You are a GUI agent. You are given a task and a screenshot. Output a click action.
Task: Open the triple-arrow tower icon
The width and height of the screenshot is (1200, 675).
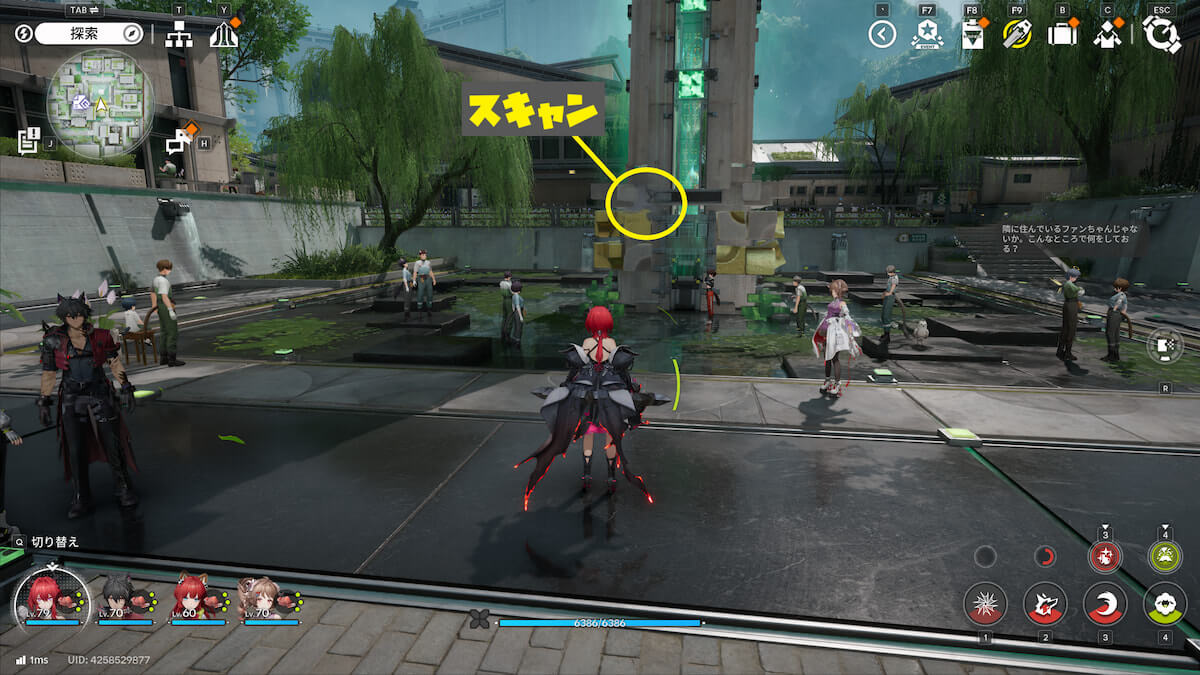[223, 35]
